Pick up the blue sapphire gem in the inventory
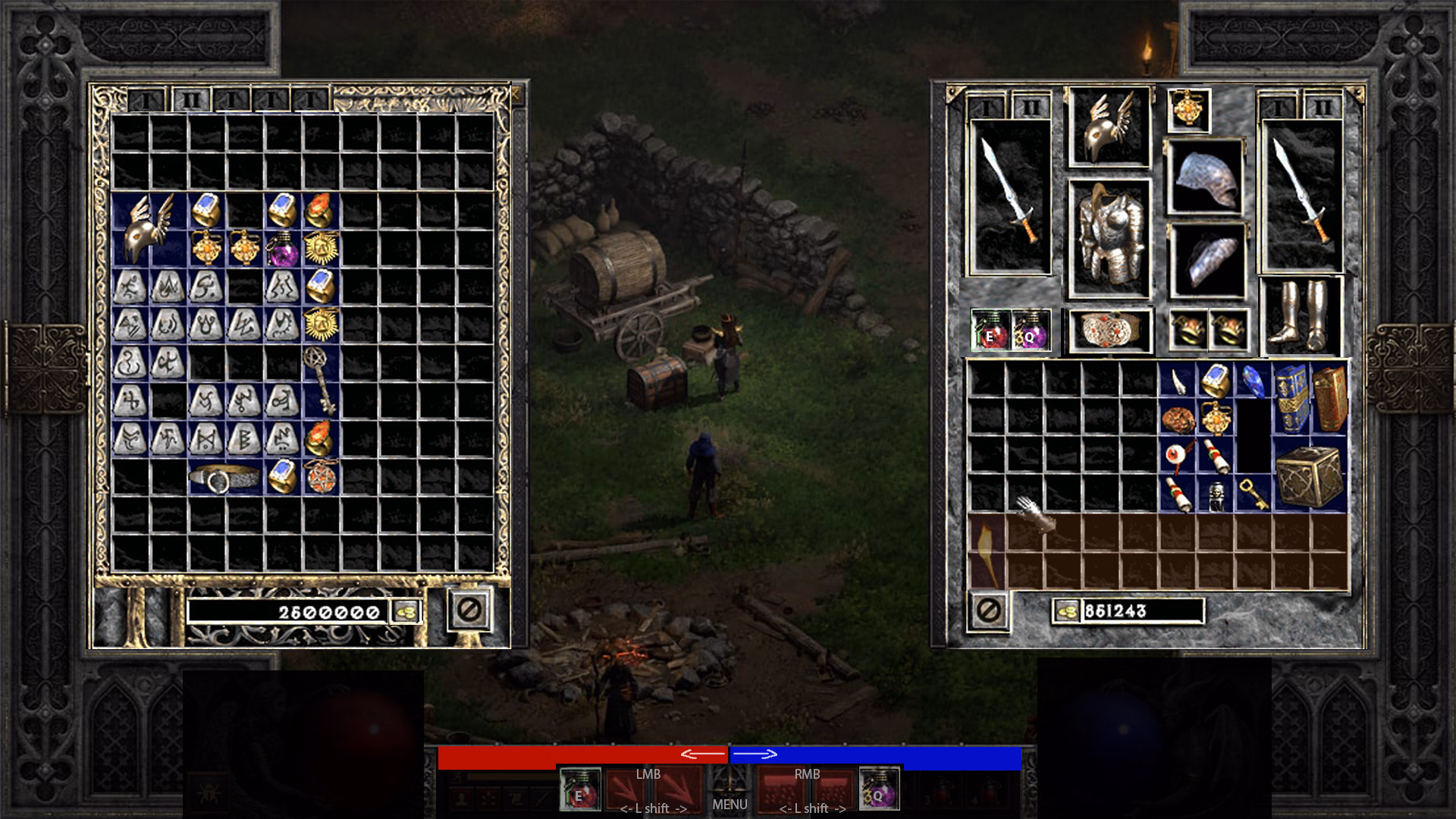This screenshot has height=819, width=1456. click(x=1253, y=381)
